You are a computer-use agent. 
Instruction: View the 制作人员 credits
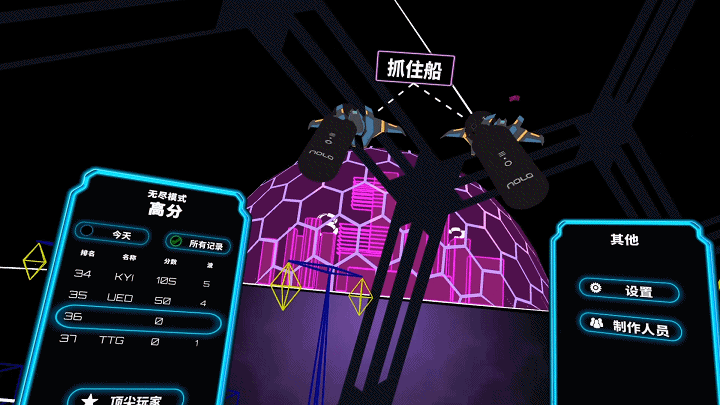pyautogui.click(x=630, y=326)
